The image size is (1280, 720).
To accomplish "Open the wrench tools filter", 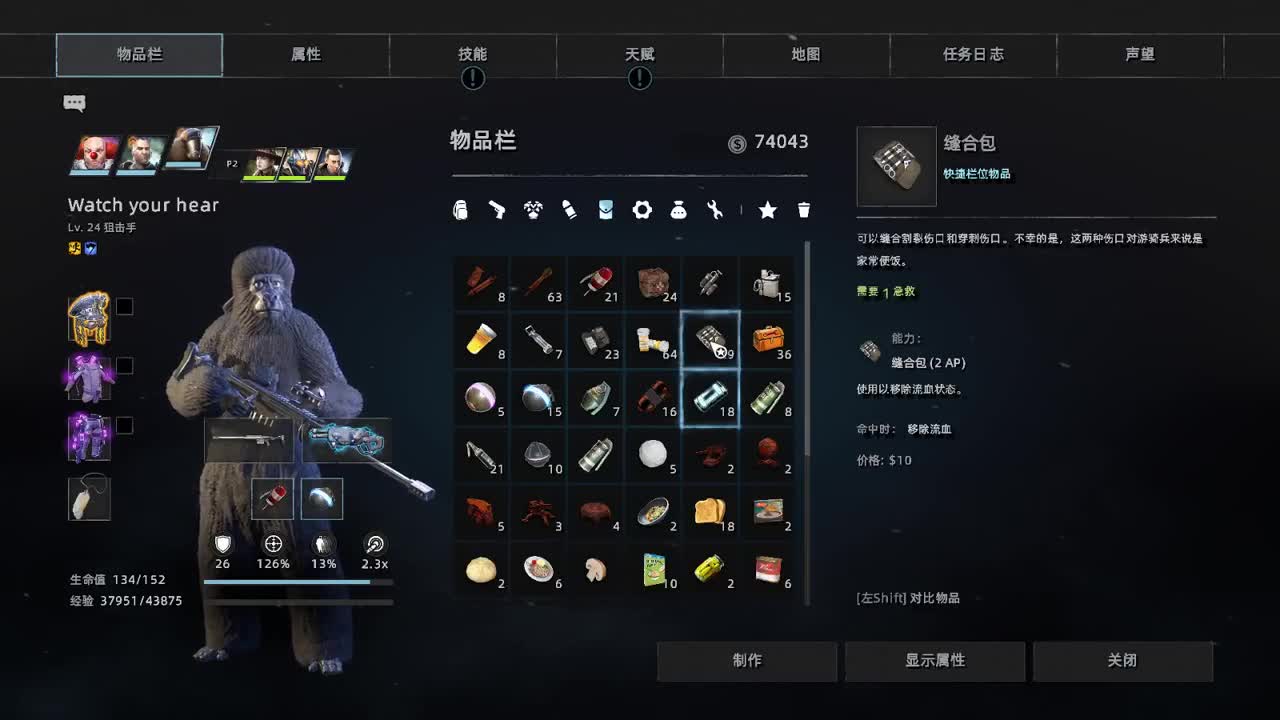I will [x=714, y=210].
